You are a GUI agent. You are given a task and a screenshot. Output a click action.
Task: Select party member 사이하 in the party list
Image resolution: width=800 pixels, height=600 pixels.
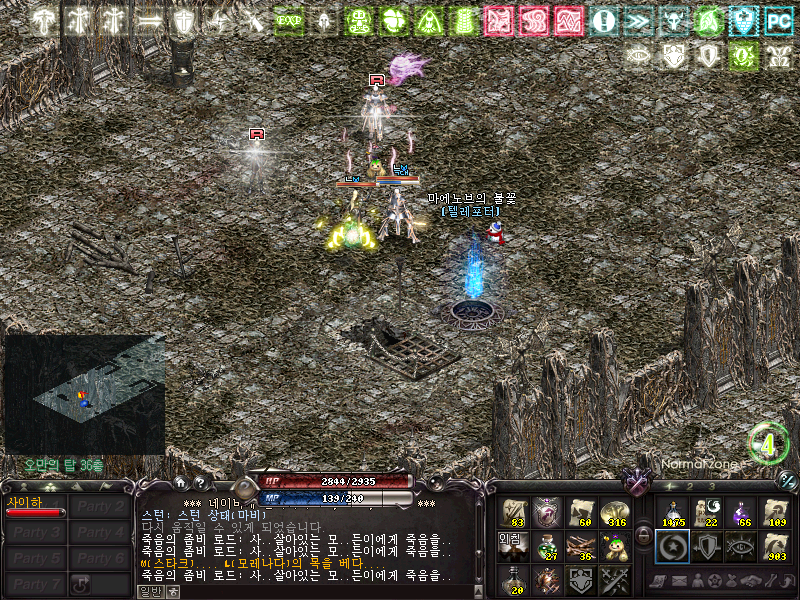(35, 507)
